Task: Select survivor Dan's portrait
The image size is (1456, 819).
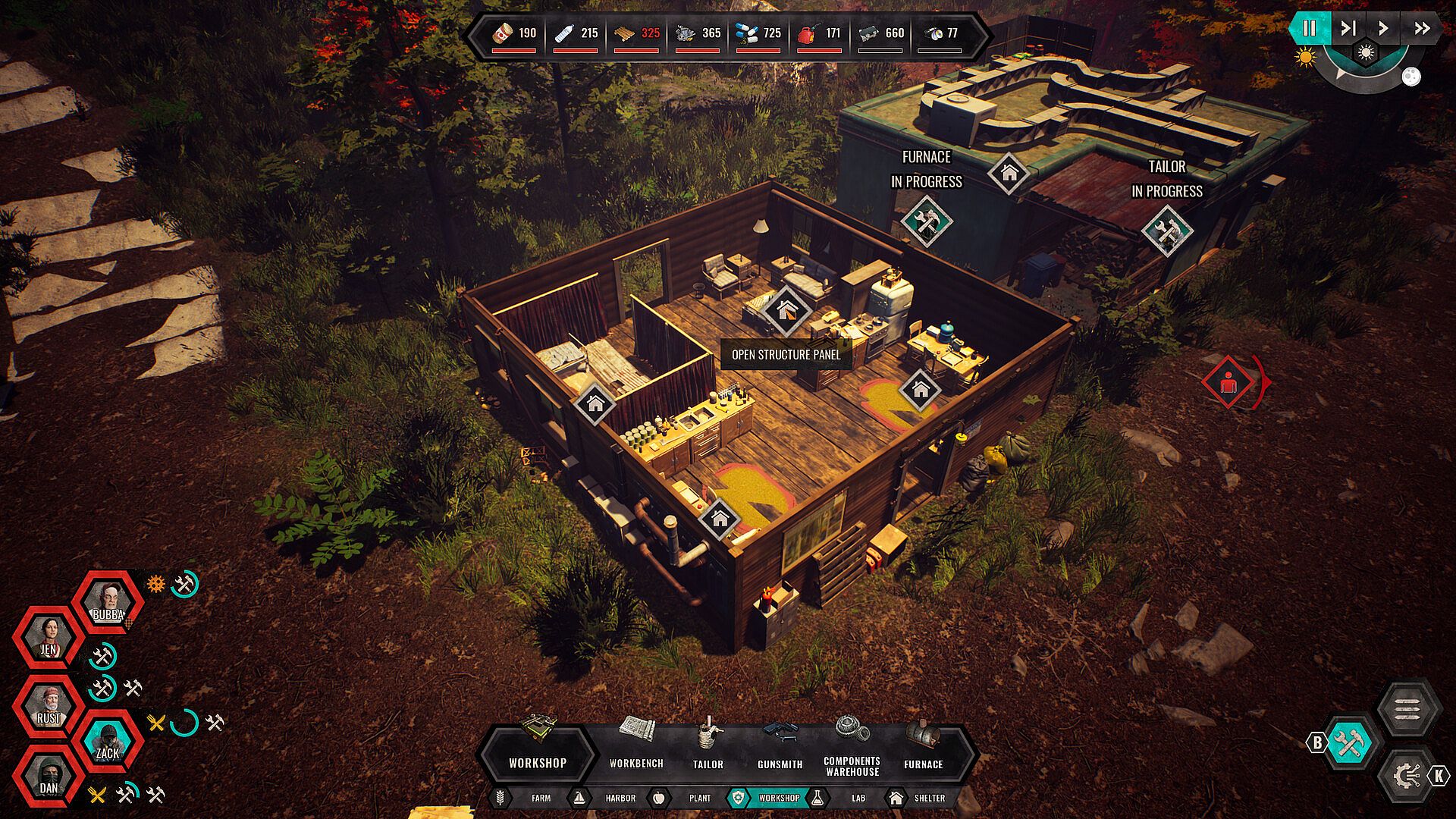Action: coord(49,777)
